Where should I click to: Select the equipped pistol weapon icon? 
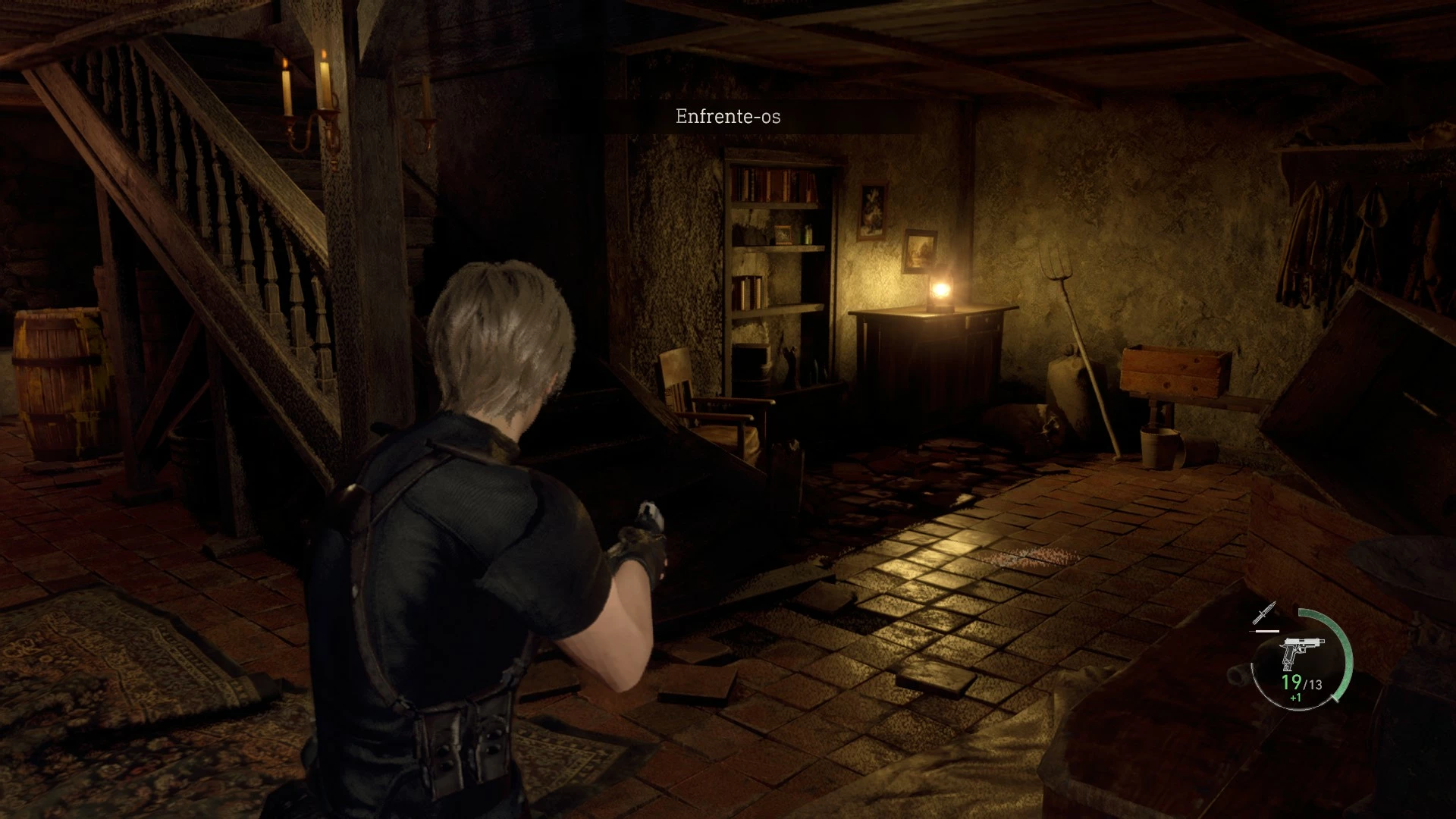(x=1301, y=652)
